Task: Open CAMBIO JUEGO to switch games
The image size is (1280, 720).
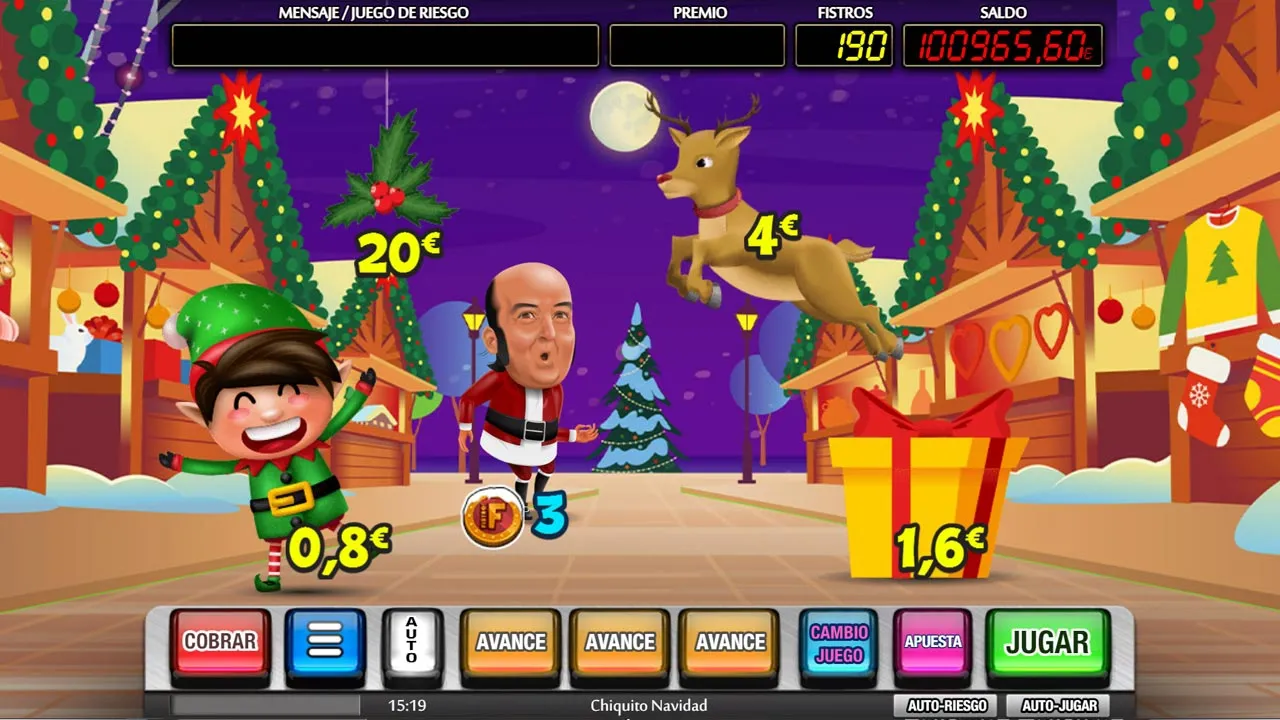Action: click(840, 642)
